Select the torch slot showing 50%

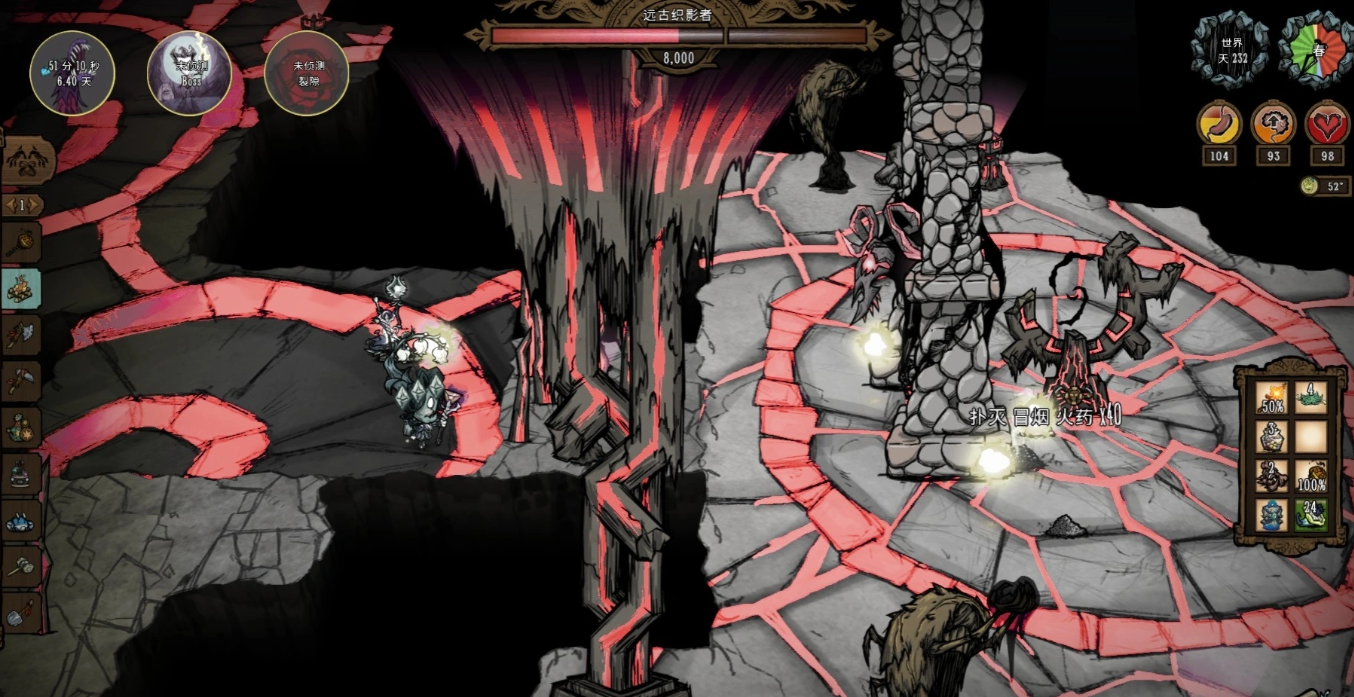(1272, 397)
